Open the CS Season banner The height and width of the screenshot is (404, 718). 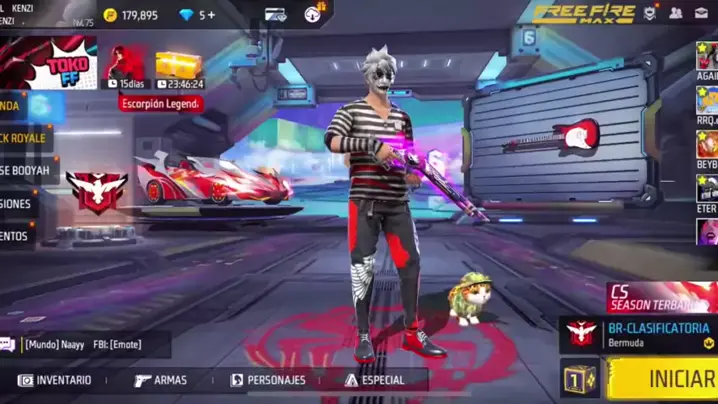[662, 297]
